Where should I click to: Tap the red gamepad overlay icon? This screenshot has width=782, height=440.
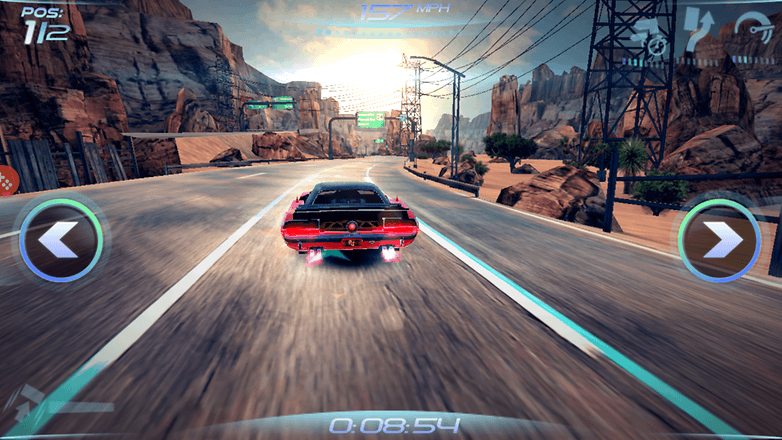click(x=6, y=182)
